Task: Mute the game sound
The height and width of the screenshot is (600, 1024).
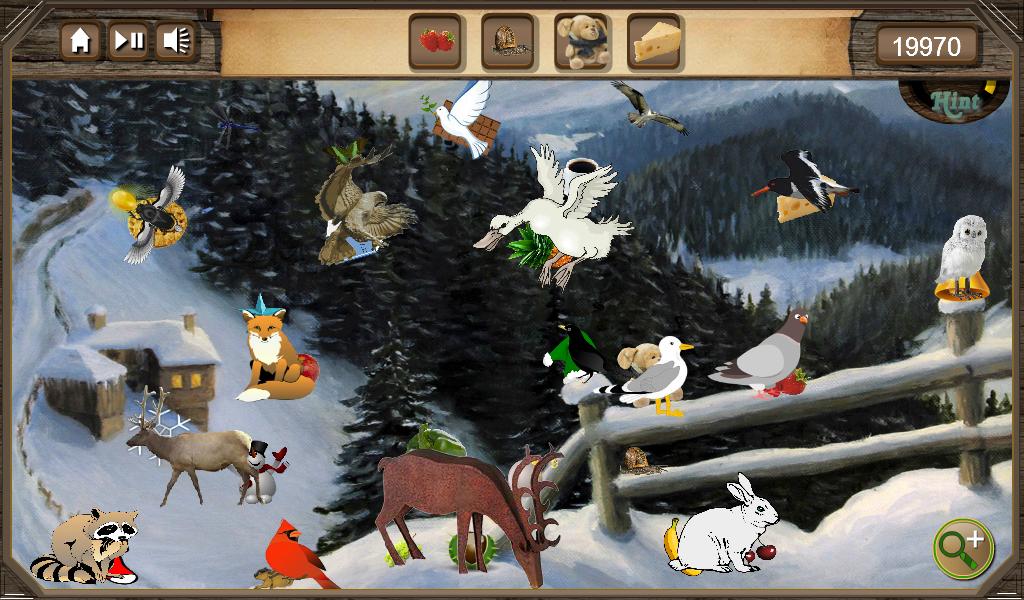Action: 176,41
